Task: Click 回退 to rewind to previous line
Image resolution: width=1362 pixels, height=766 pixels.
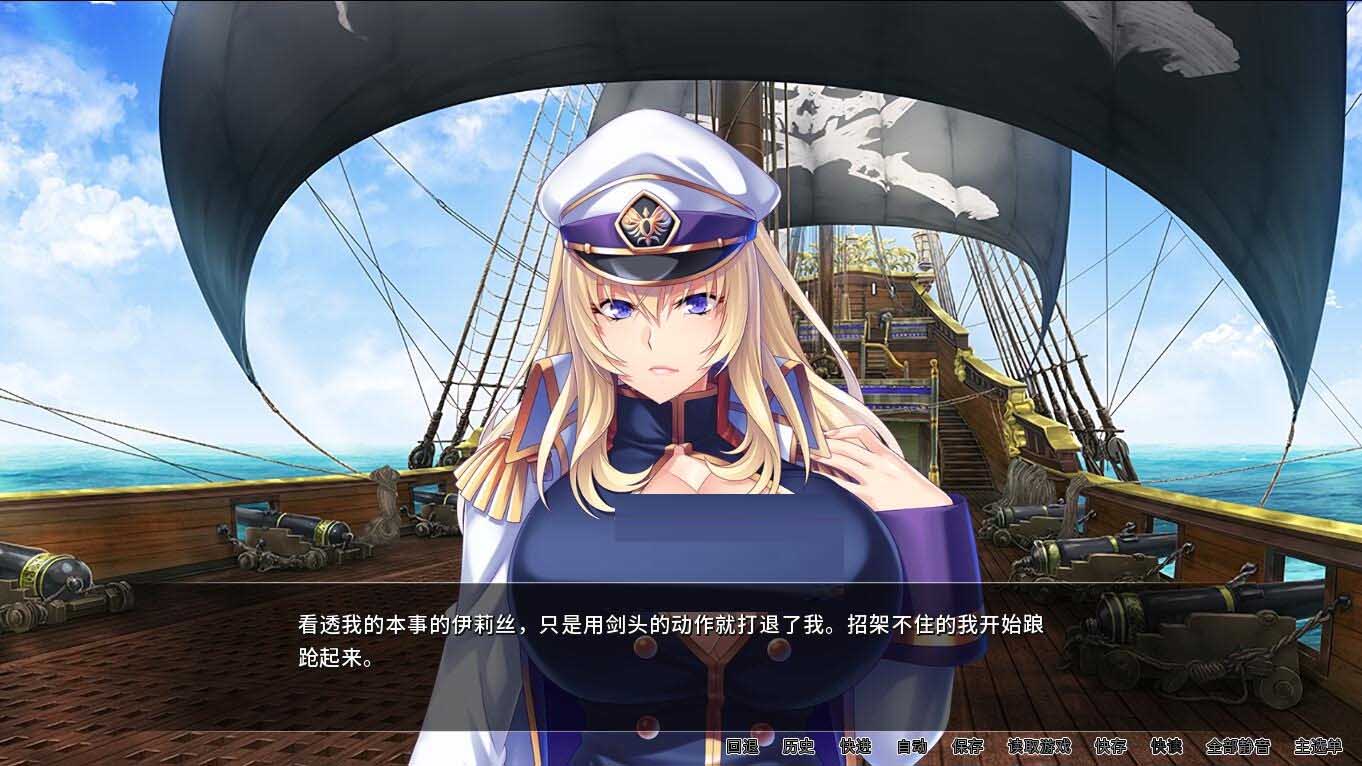Action: click(745, 748)
